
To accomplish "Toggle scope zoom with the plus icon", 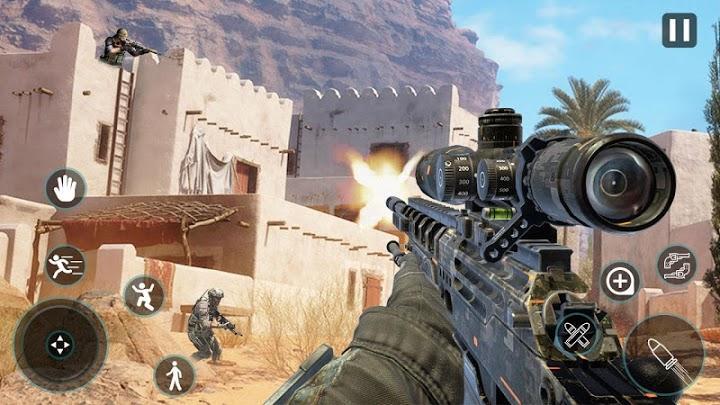I will coord(621,283).
